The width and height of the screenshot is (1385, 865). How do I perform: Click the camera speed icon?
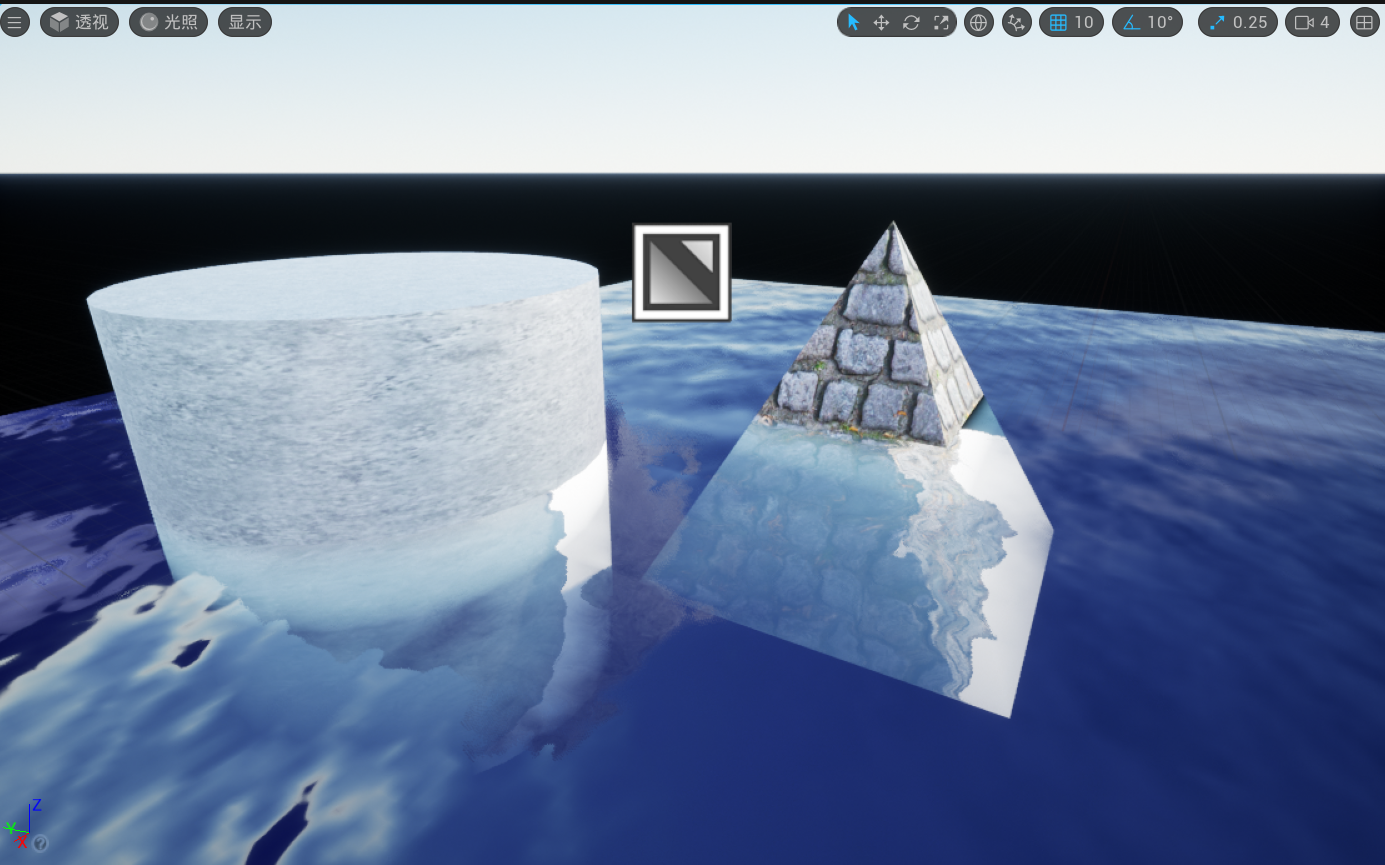point(1306,22)
